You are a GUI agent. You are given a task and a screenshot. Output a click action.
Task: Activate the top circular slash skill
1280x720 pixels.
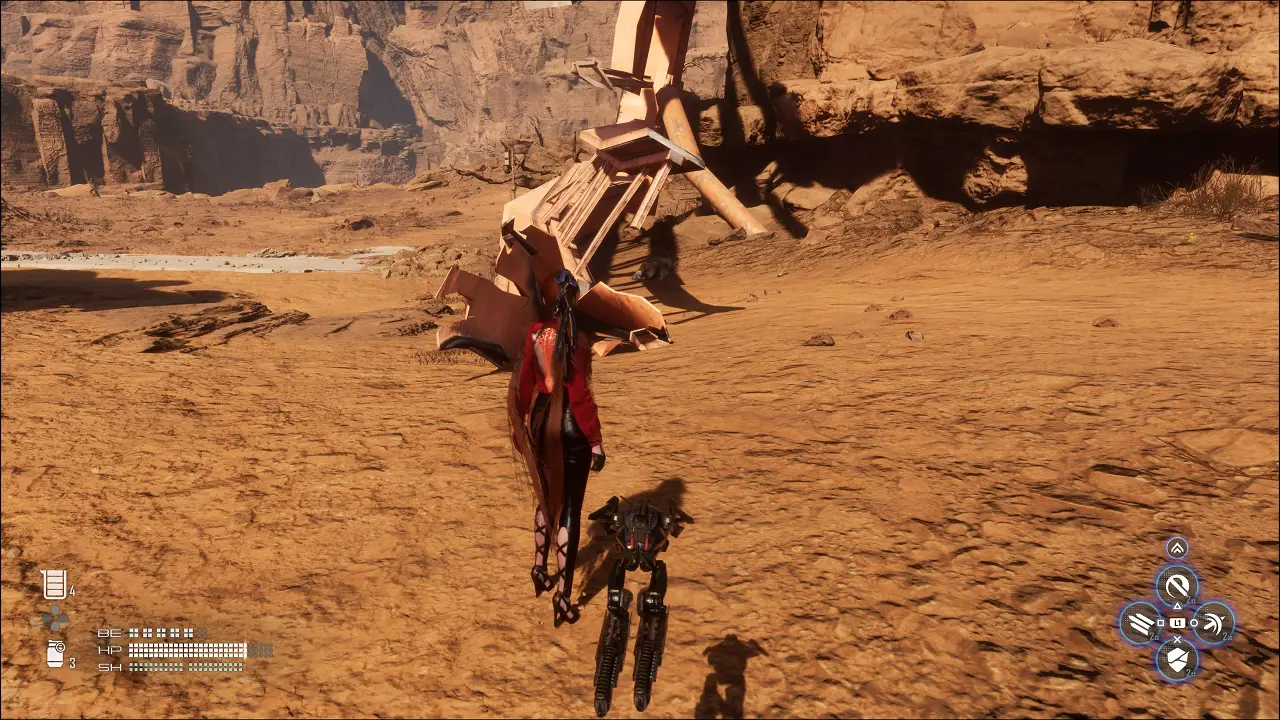[1177, 585]
